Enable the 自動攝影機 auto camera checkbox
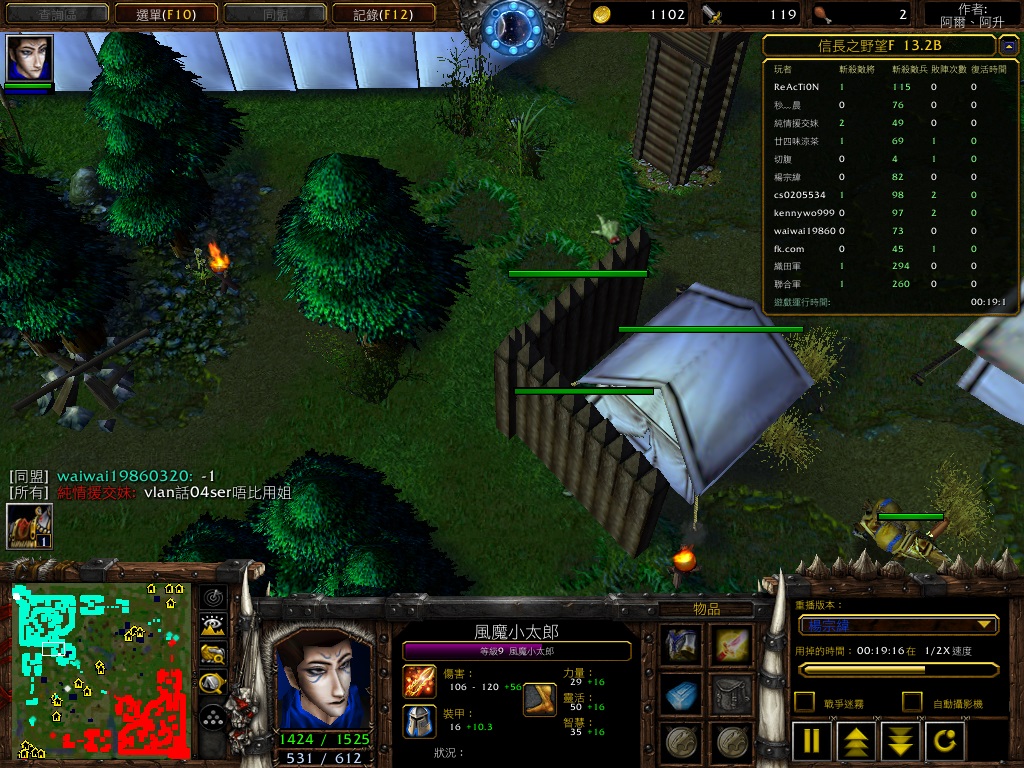This screenshot has height=768, width=1024. (x=911, y=701)
